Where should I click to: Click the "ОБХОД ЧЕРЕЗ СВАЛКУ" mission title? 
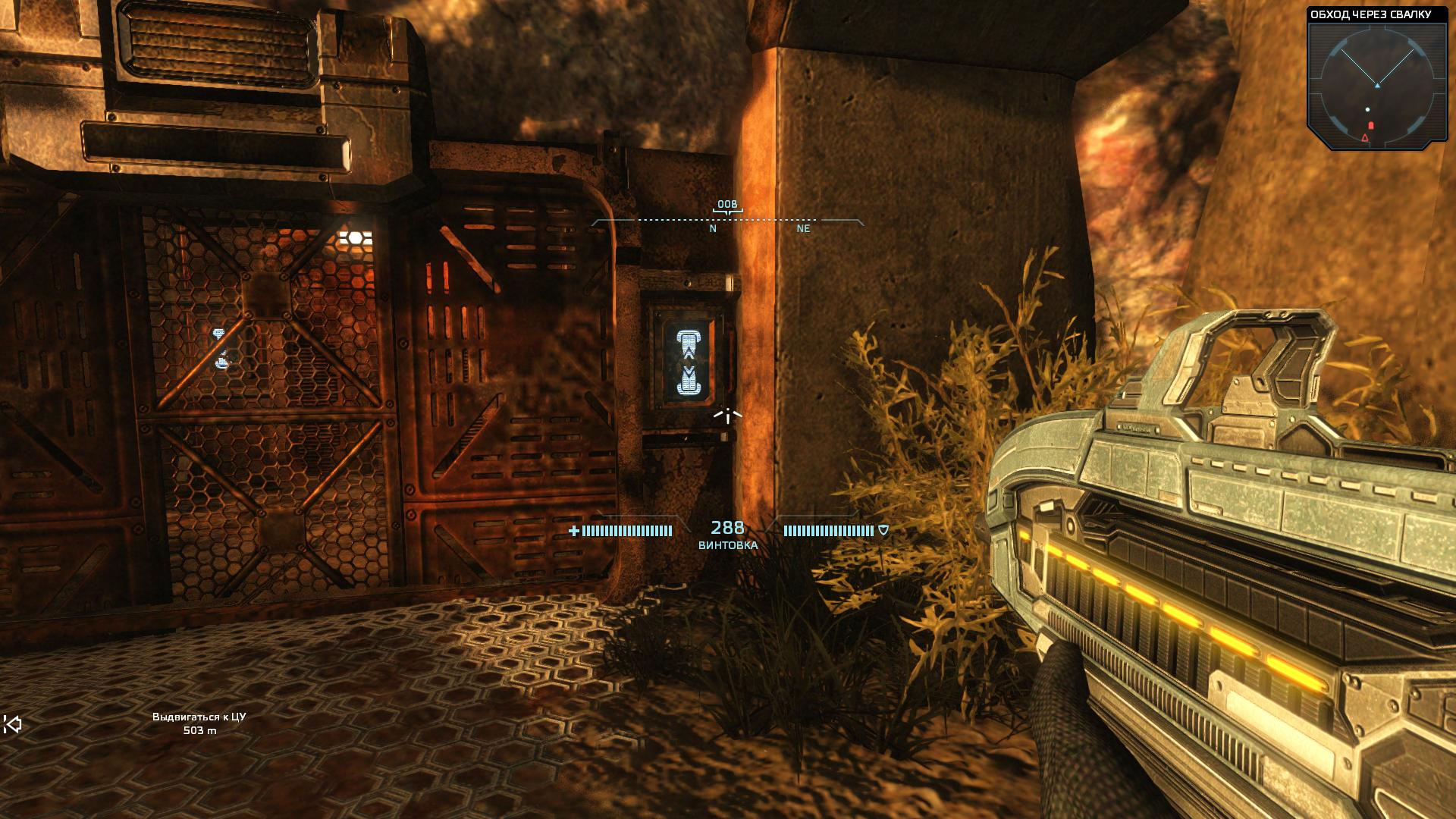1370,14
